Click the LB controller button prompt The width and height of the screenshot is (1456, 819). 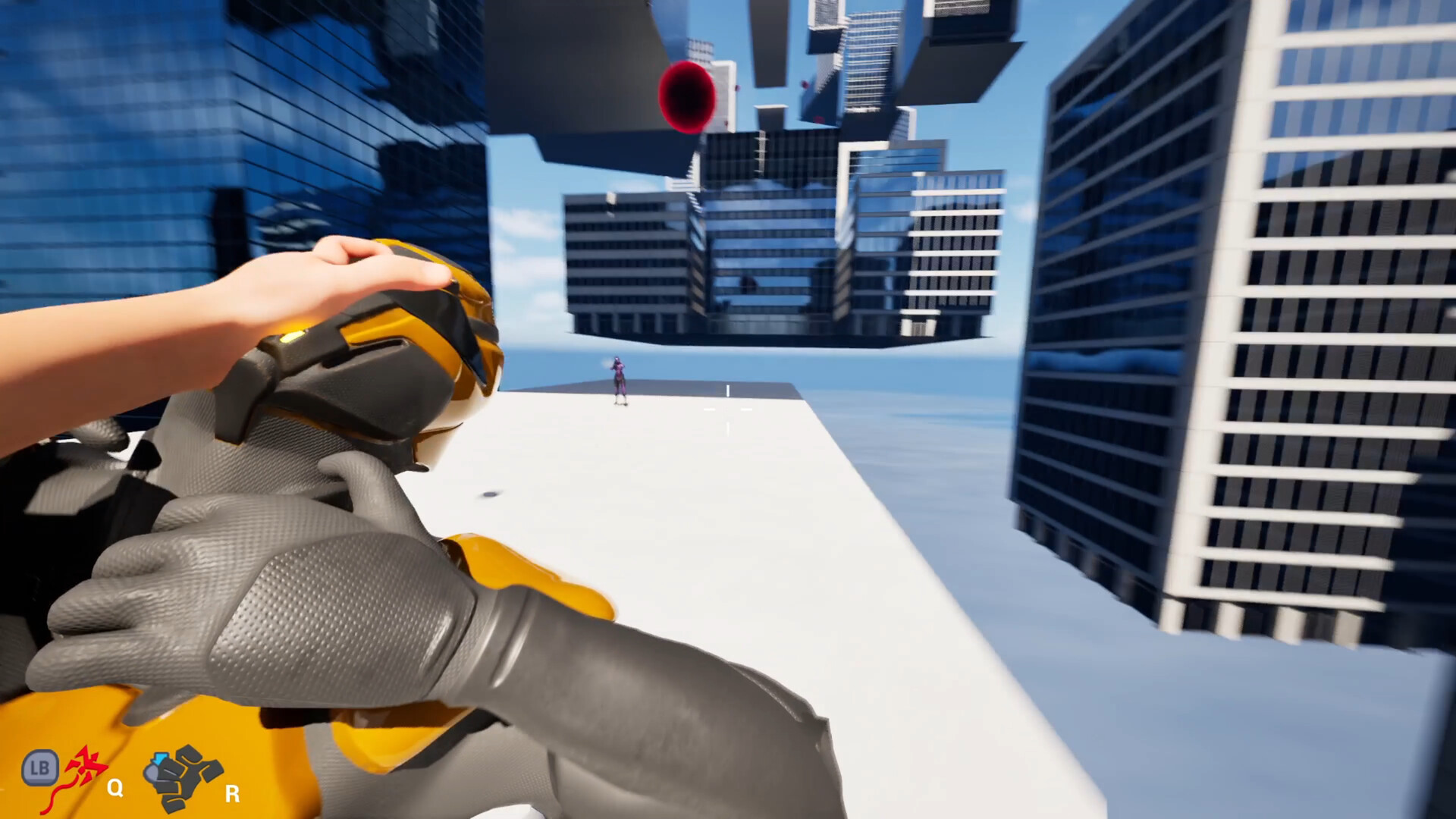coord(40,768)
